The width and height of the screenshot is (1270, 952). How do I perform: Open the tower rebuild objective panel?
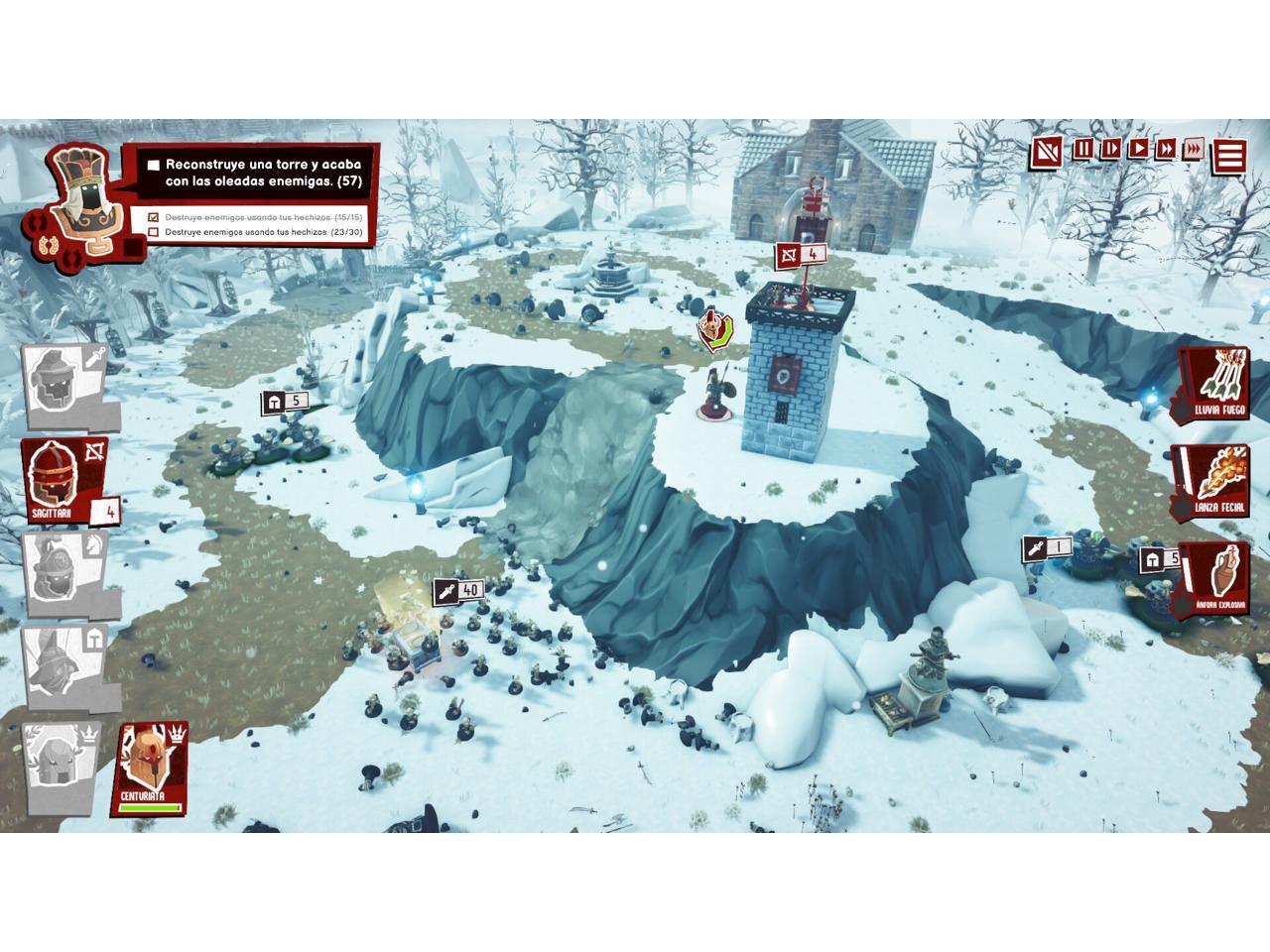click(253, 173)
